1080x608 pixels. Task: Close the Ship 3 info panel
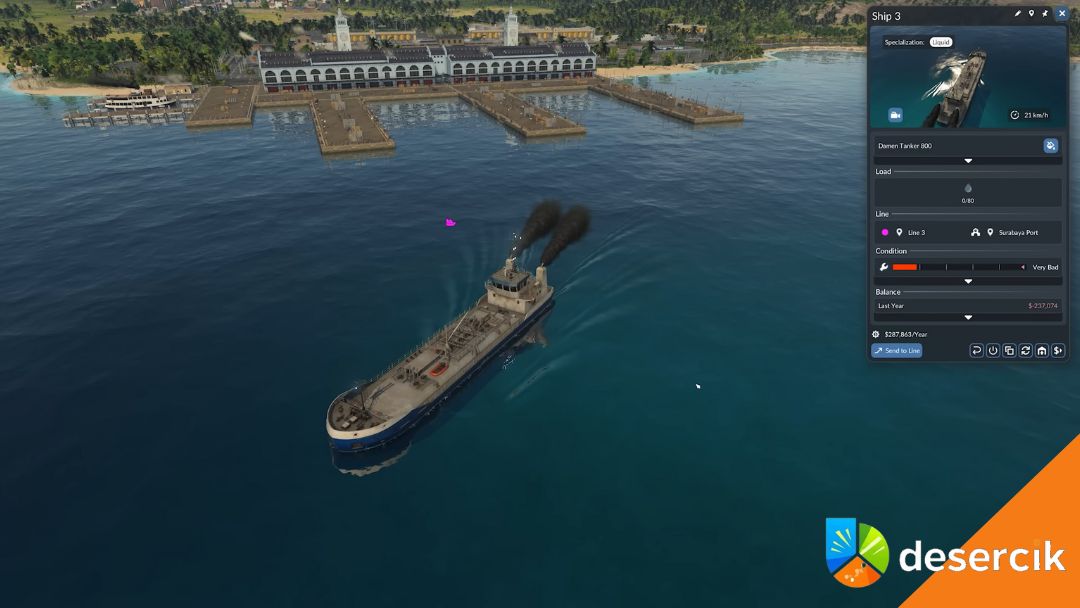pos(1062,14)
